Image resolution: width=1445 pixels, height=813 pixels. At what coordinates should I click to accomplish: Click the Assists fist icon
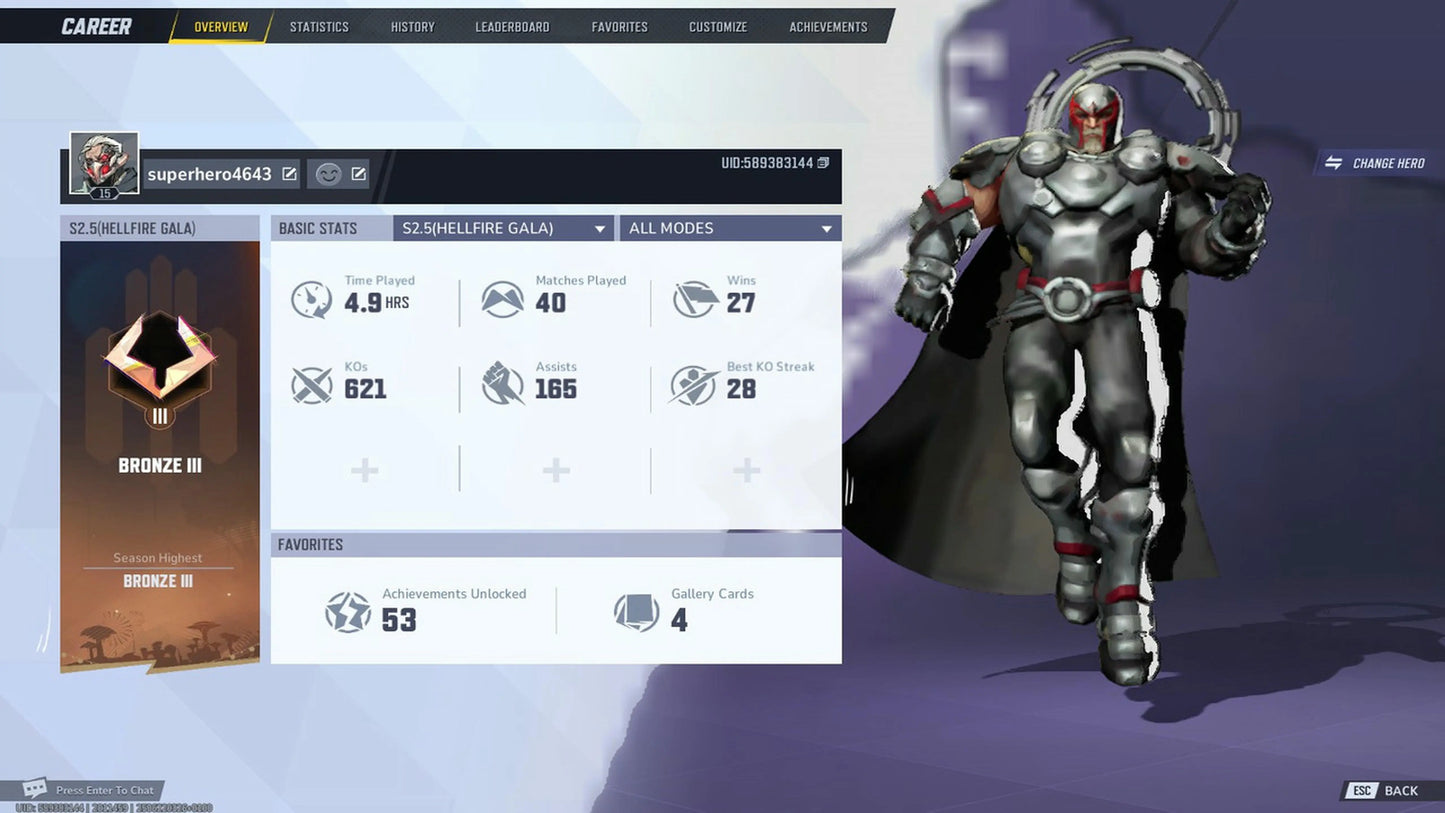pyautogui.click(x=502, y=383)
